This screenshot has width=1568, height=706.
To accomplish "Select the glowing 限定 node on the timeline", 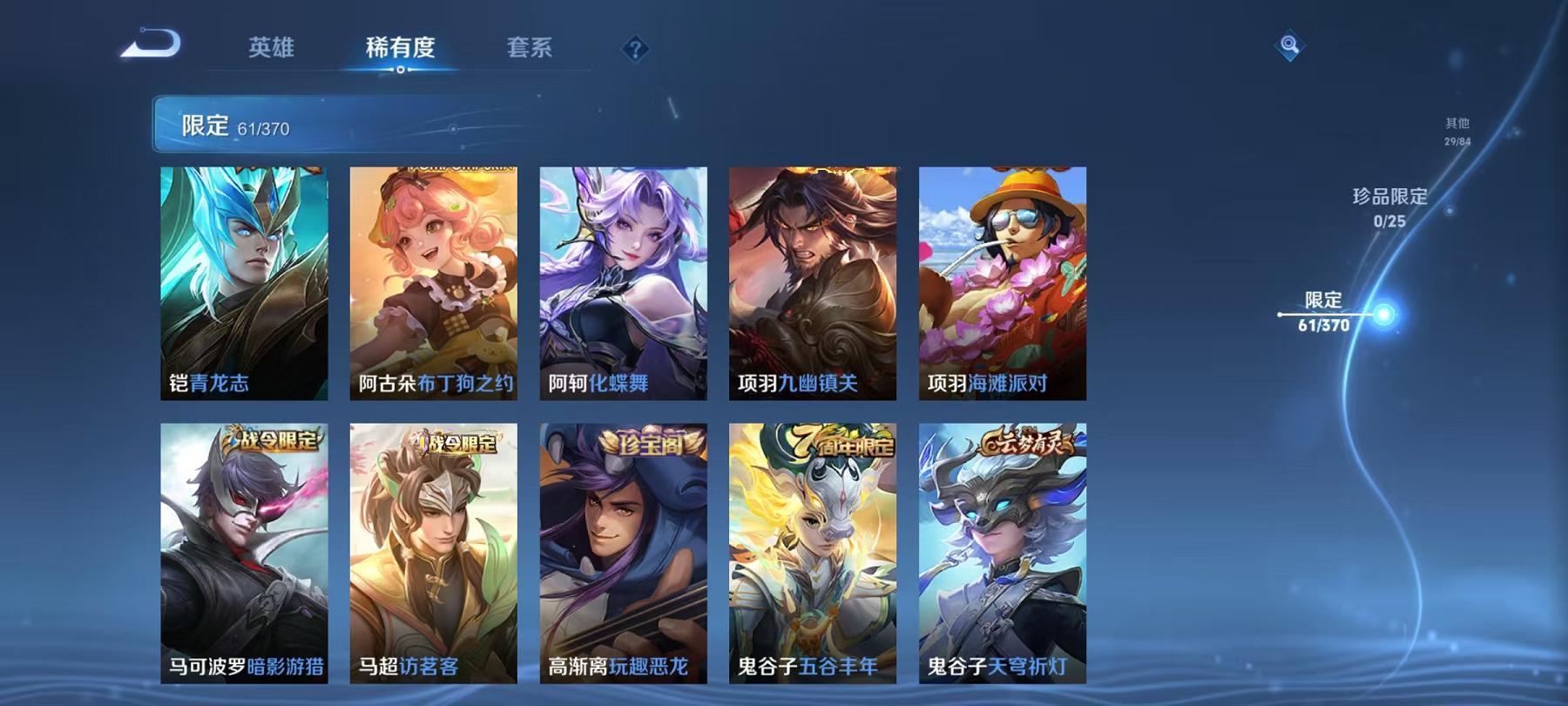I will [1385, 312].
